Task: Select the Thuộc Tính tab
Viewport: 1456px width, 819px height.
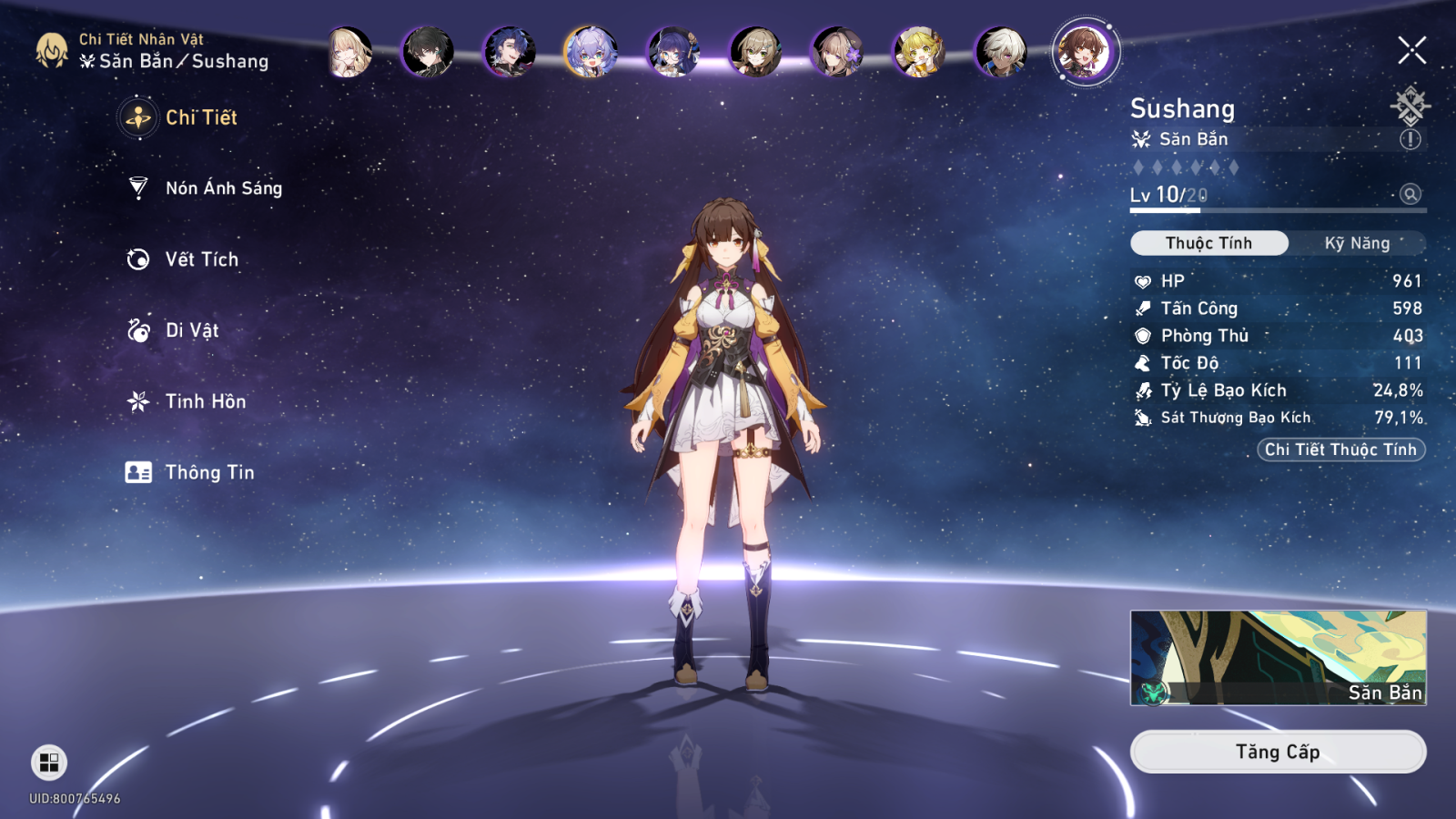Action: coord(1208,243)
